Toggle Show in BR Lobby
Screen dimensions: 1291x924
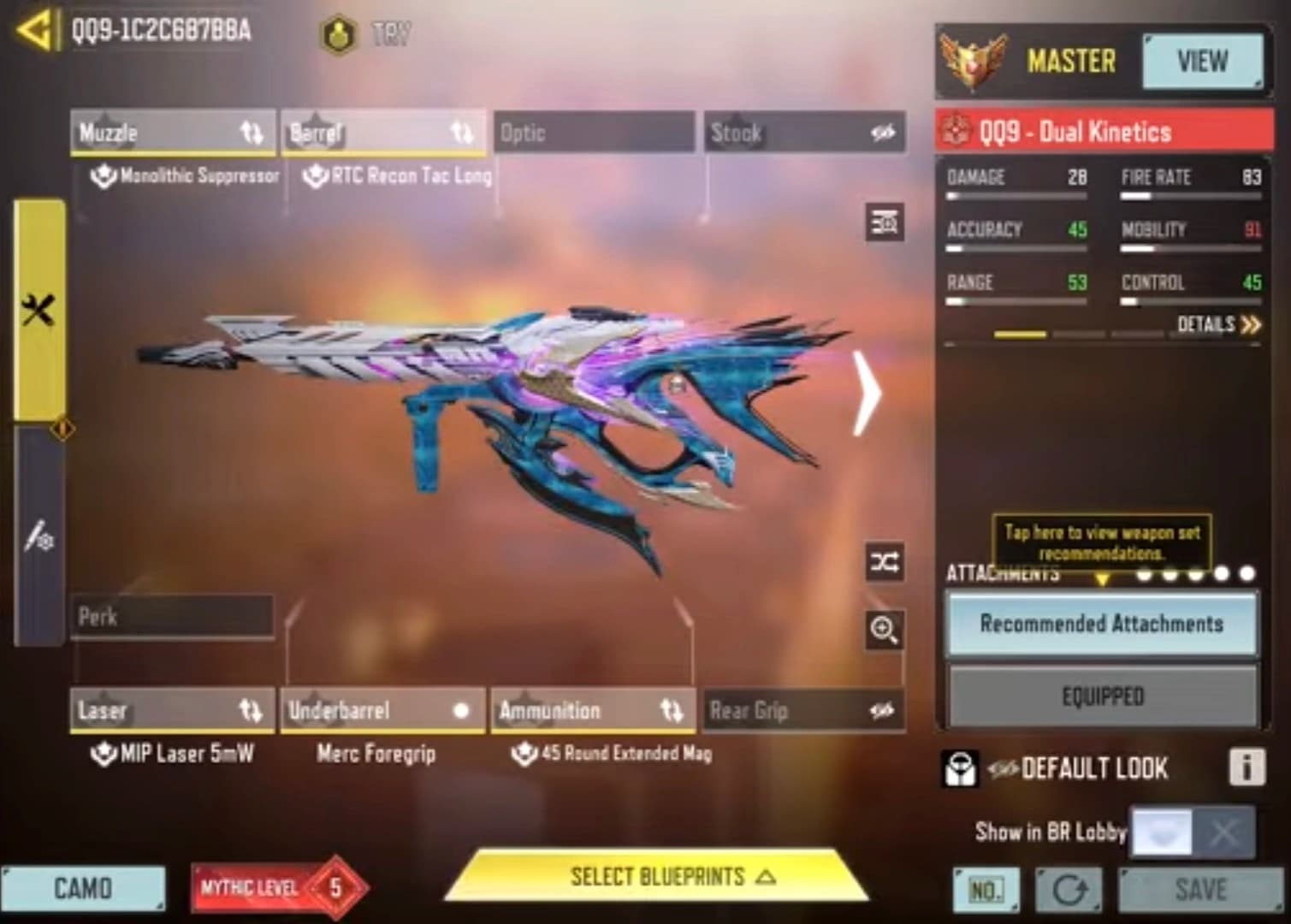(x=1193, y=832)
